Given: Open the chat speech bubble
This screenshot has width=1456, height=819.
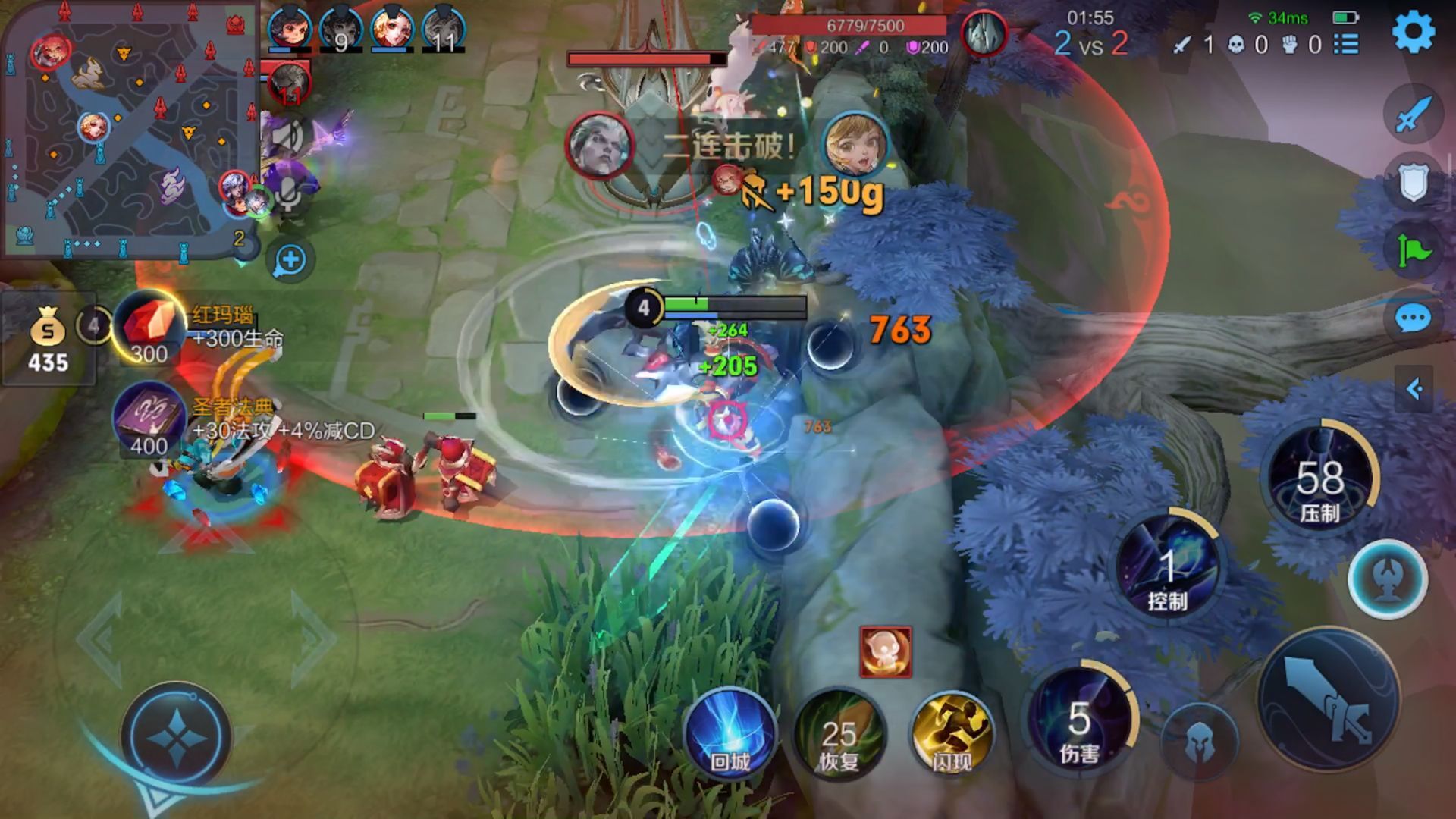Looking at the screenshot, I should [1413, 319].
